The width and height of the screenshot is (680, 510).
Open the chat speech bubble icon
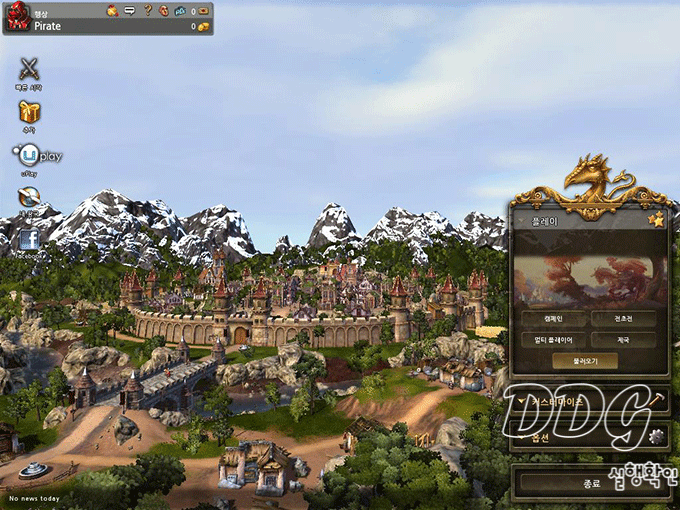click(x=130, y=11)
